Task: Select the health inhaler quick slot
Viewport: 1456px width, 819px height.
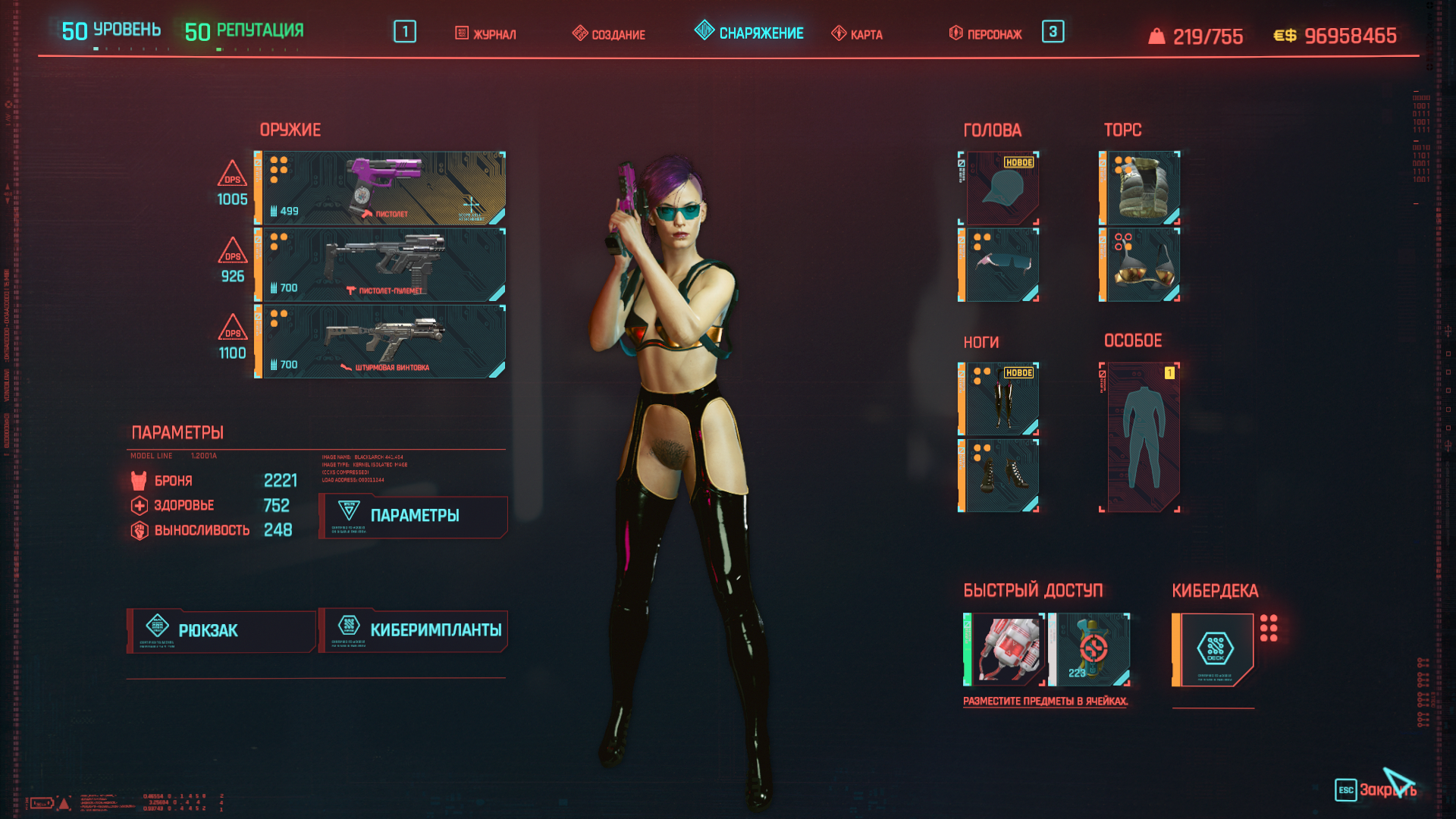Action: coord(1005,650)
